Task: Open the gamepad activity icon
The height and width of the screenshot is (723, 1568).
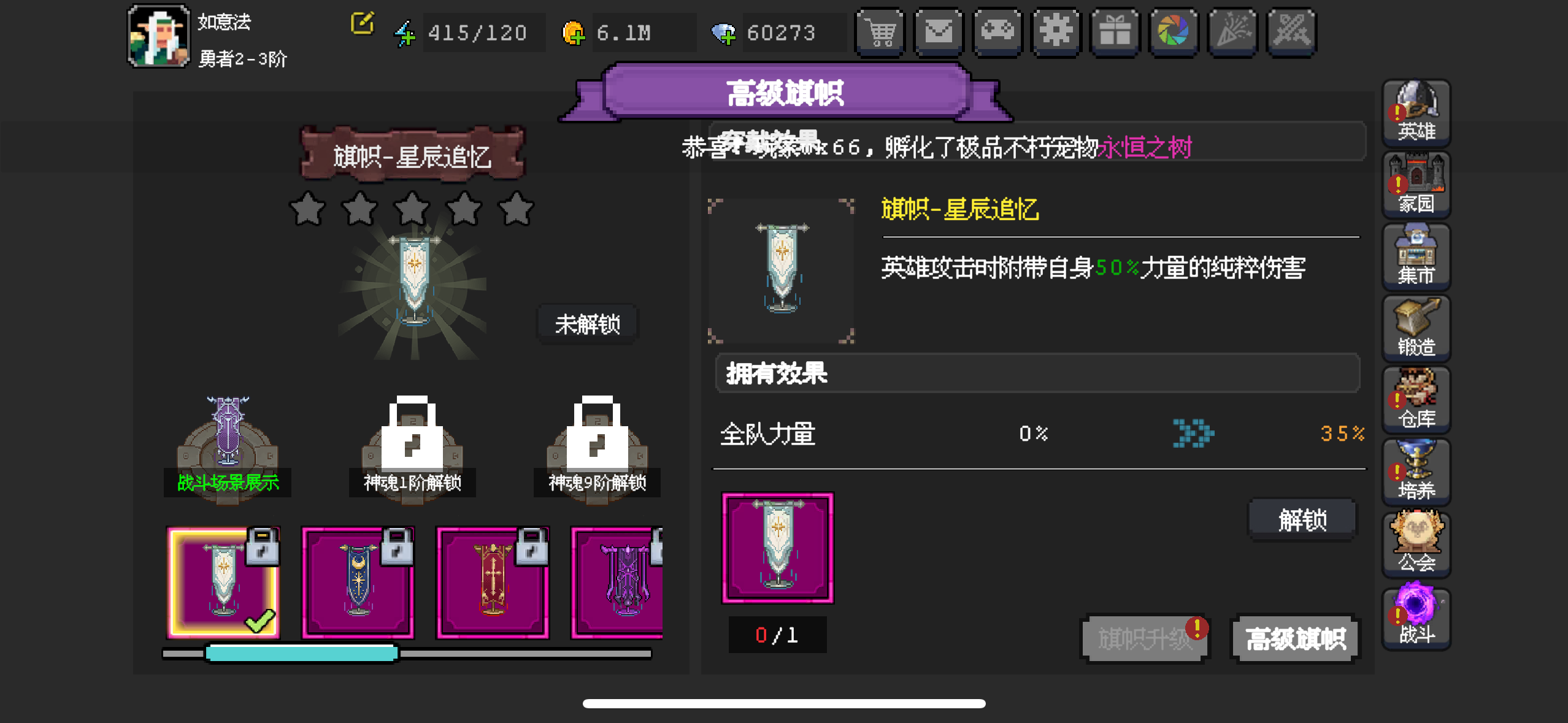Action: [x=997, y=32]
